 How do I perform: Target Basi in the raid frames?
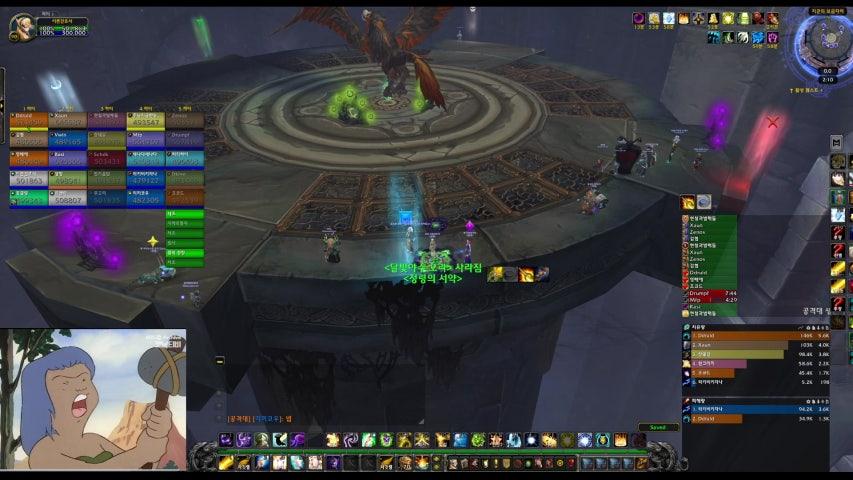click(65, 158)
